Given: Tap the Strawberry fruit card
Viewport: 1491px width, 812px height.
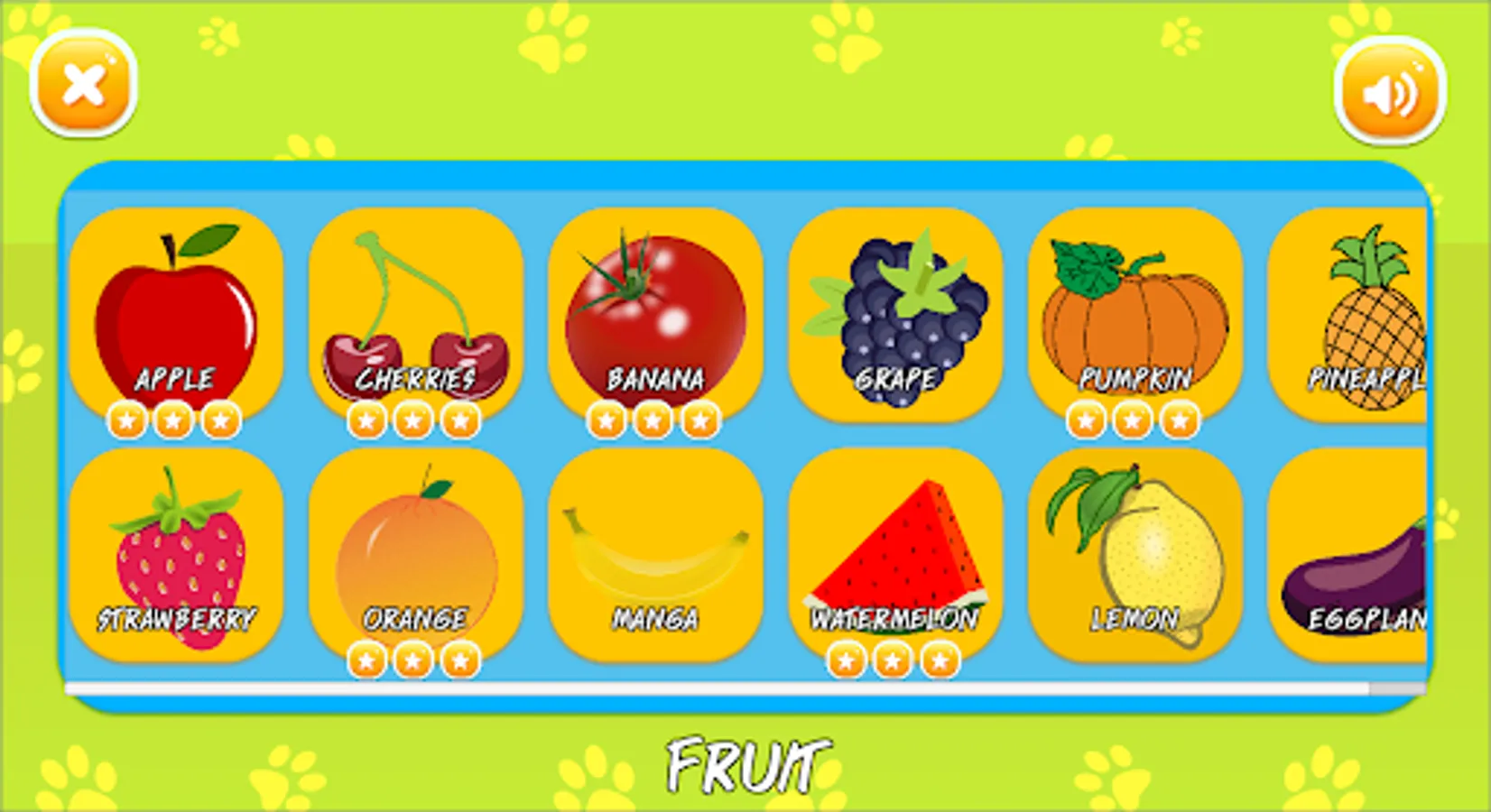Looking at the screenshot, I should 176,550.
